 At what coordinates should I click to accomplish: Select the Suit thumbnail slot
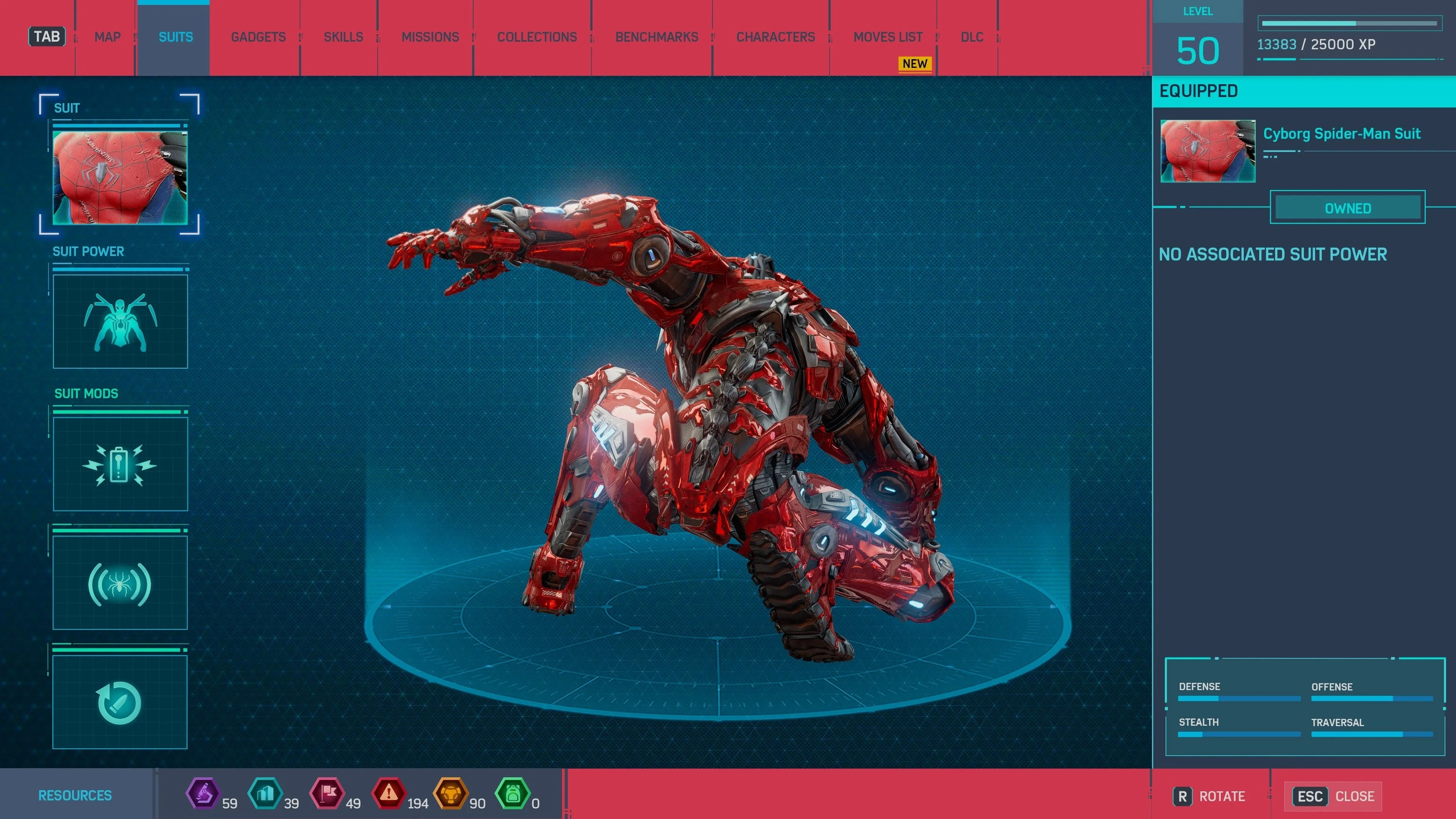(120, 177)
